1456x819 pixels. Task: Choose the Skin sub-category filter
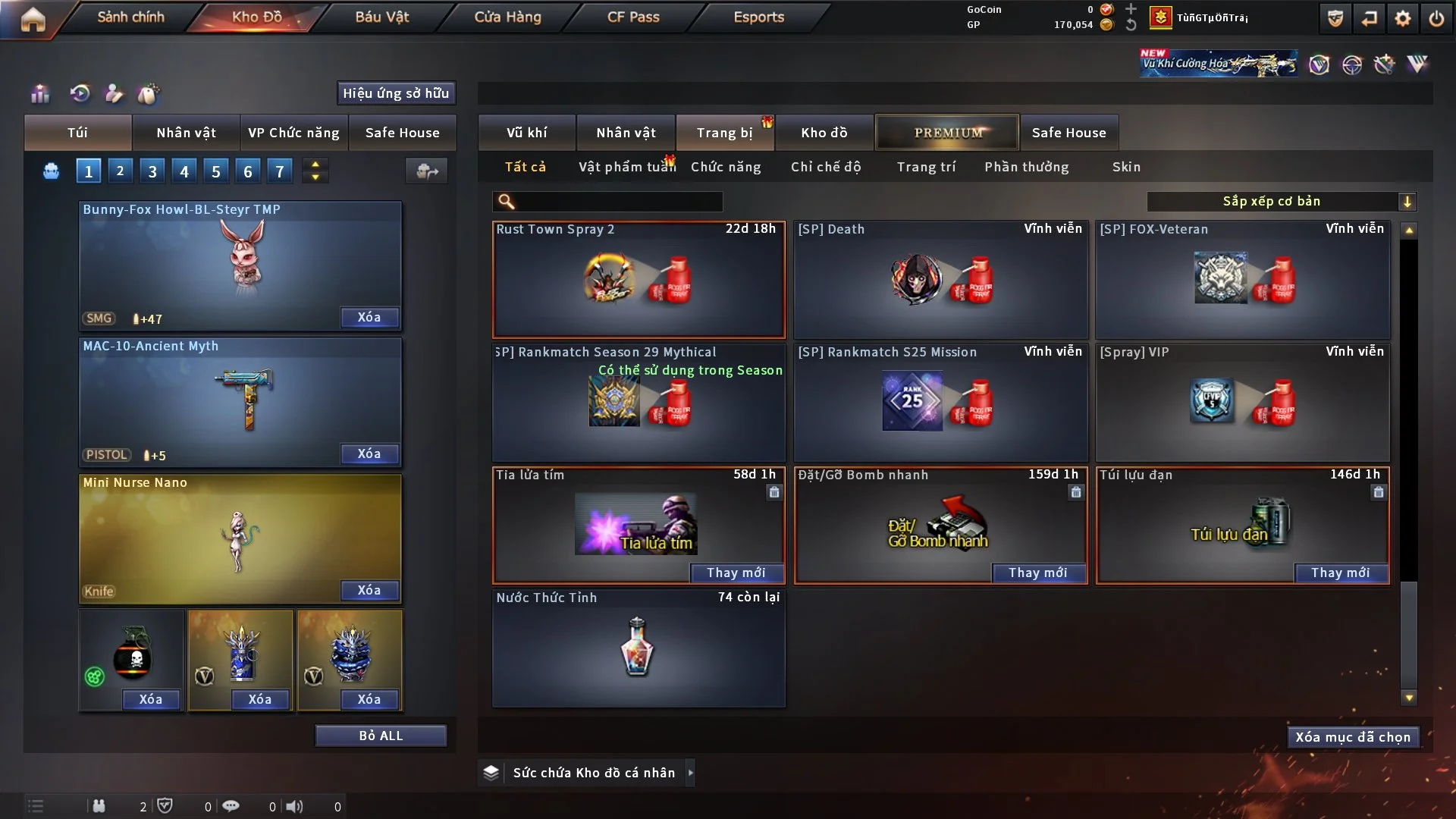pyautogui.click(x=1126, y=167)
